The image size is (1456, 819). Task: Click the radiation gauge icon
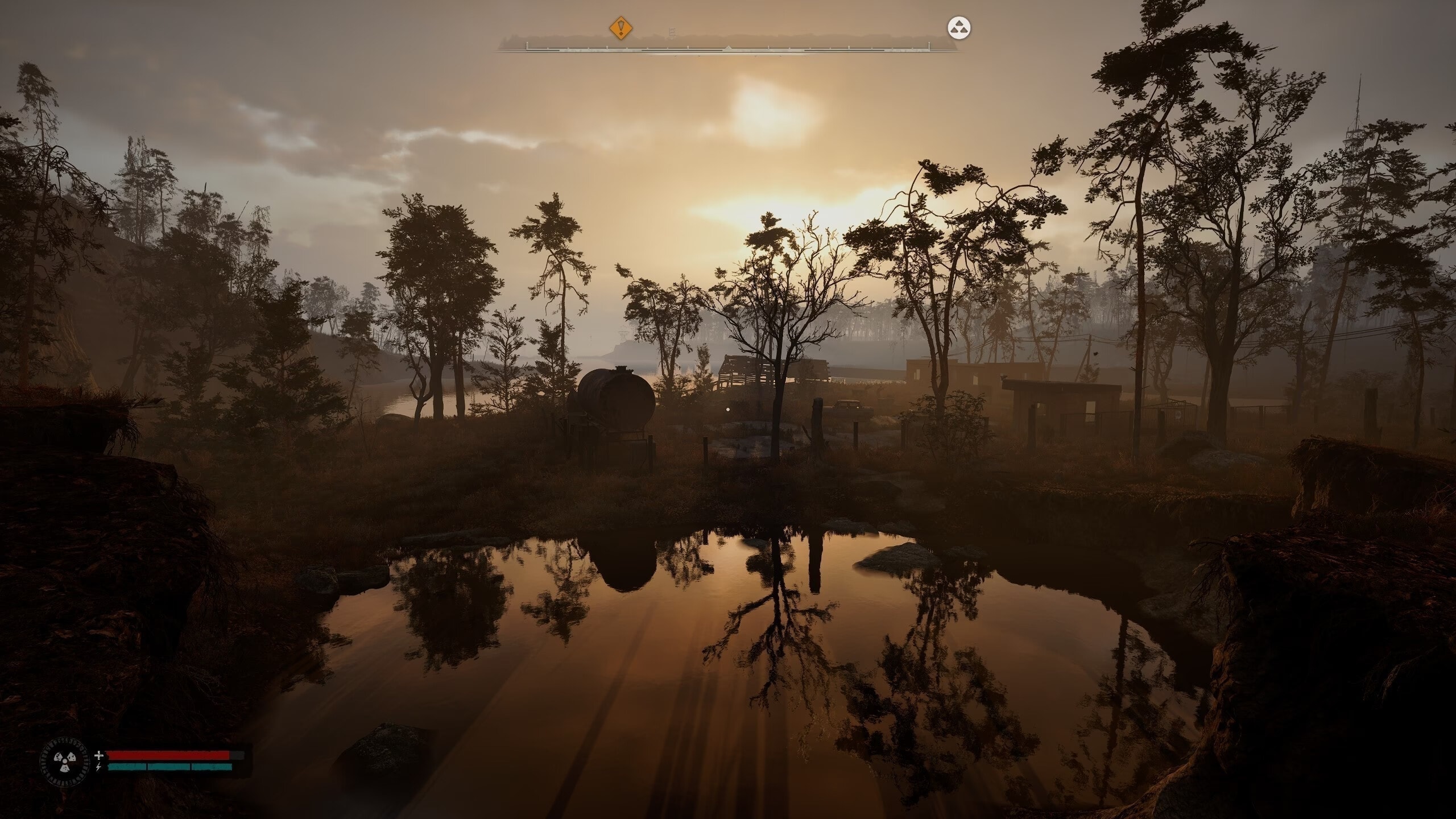click(x=64, y=762)
